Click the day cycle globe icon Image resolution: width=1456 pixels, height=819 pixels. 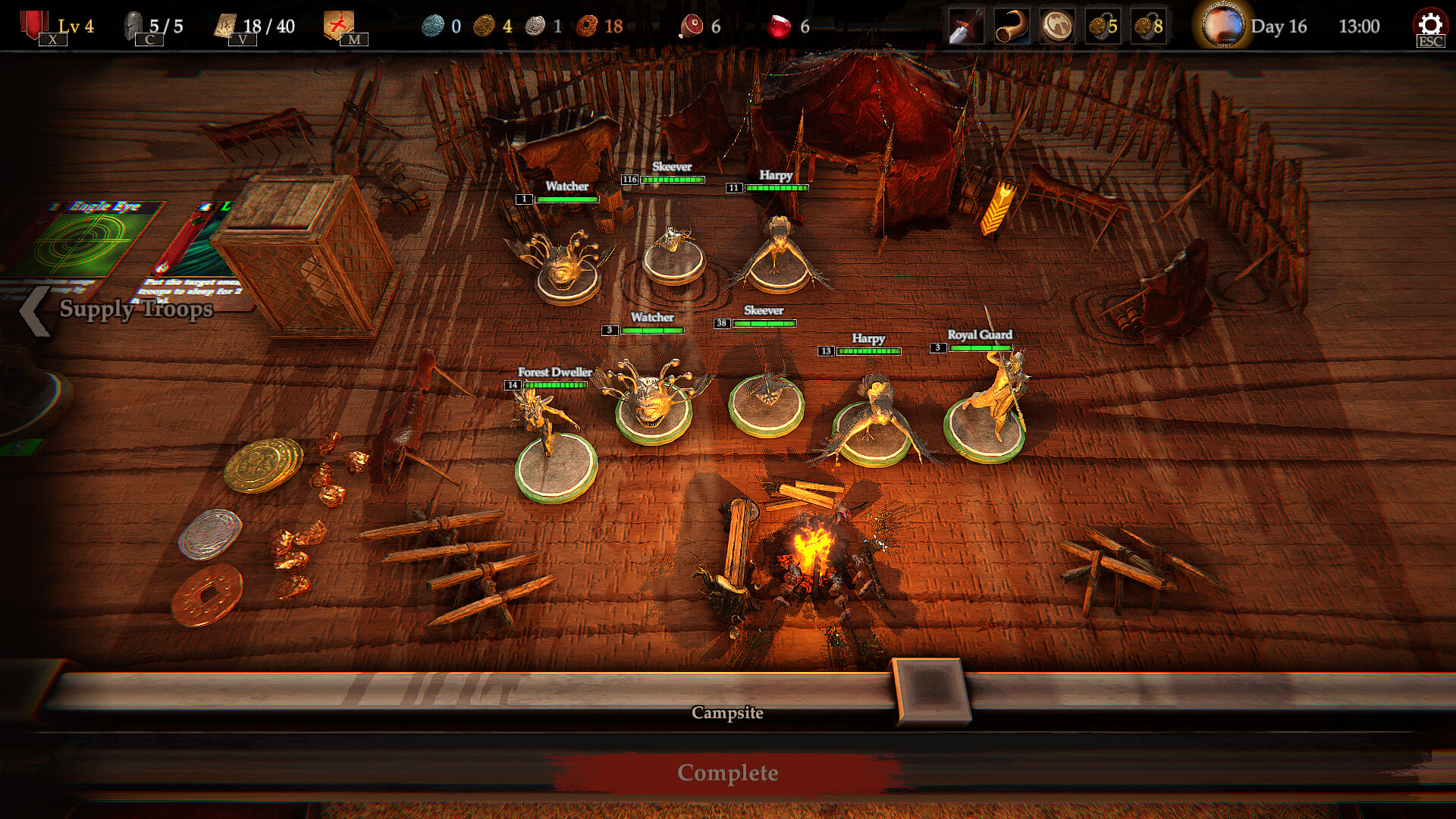pyautogui.click(x=1222, y=25)
